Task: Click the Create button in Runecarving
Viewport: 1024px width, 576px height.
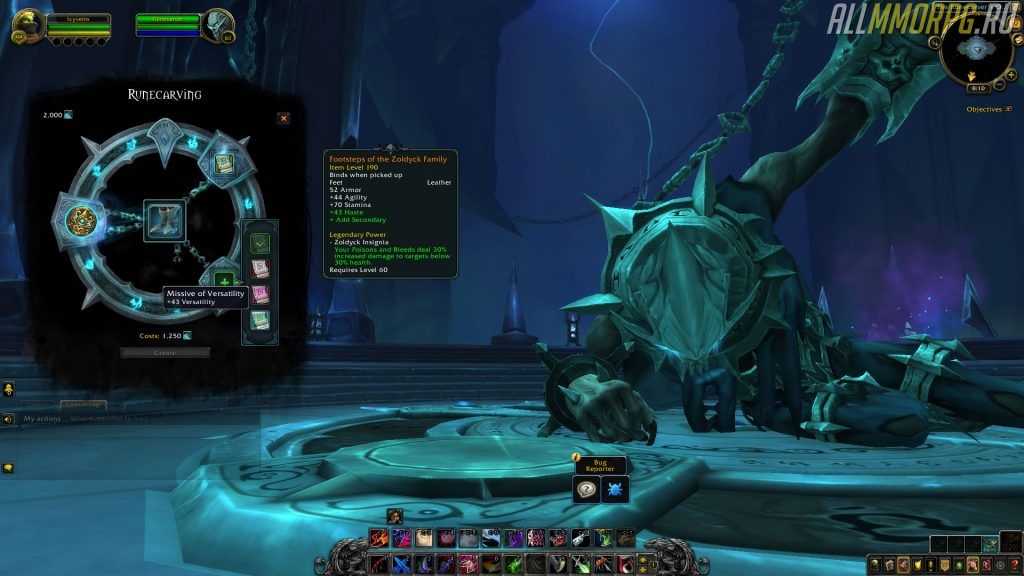Action: pyautogui.click(x=165, y=352)
